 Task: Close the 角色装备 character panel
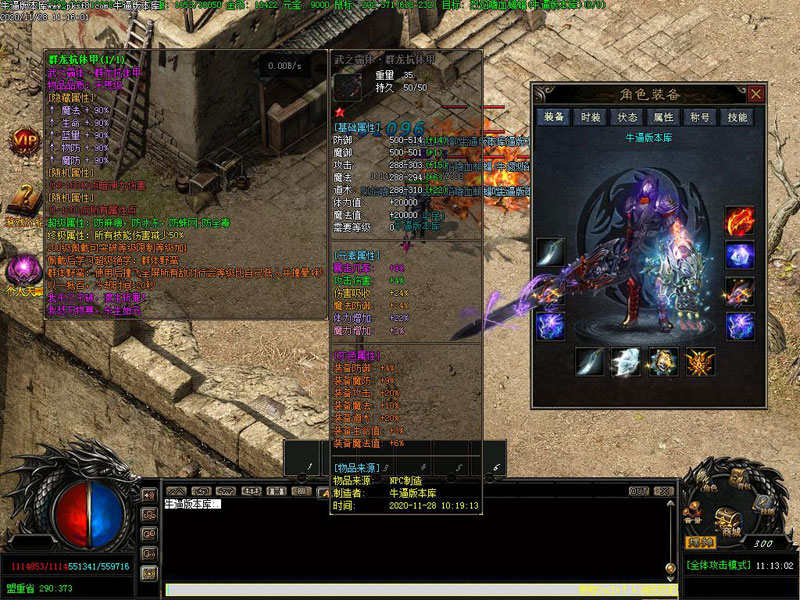756,93
